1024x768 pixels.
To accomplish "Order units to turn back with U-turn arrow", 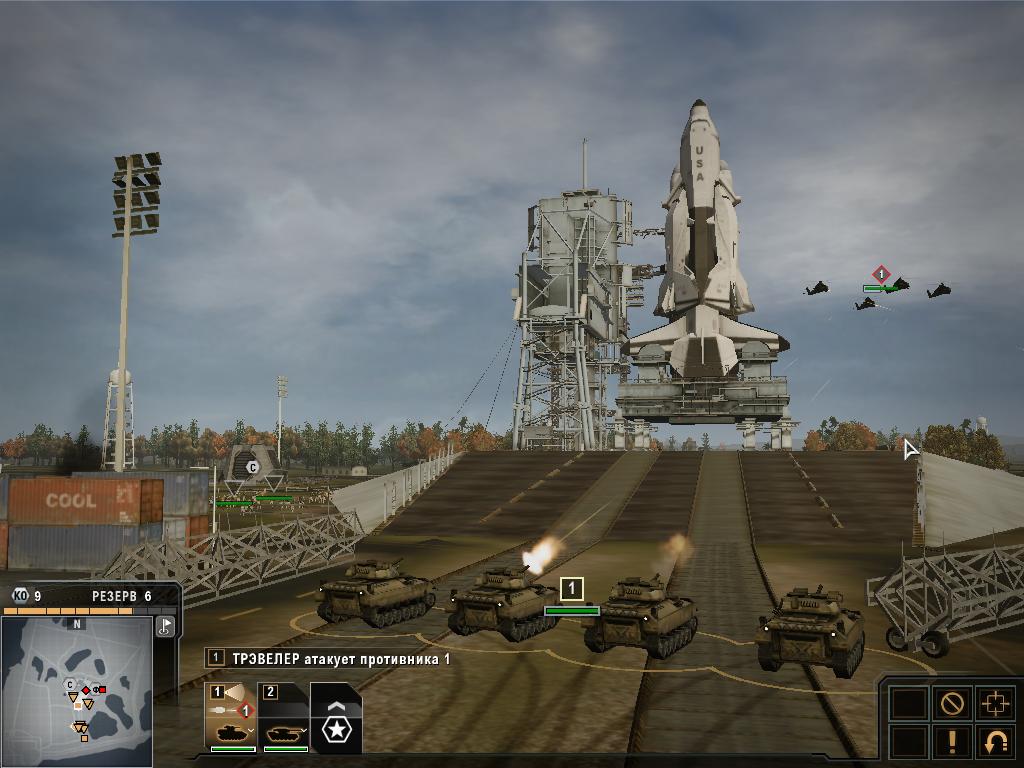I will tap(995, 742).
